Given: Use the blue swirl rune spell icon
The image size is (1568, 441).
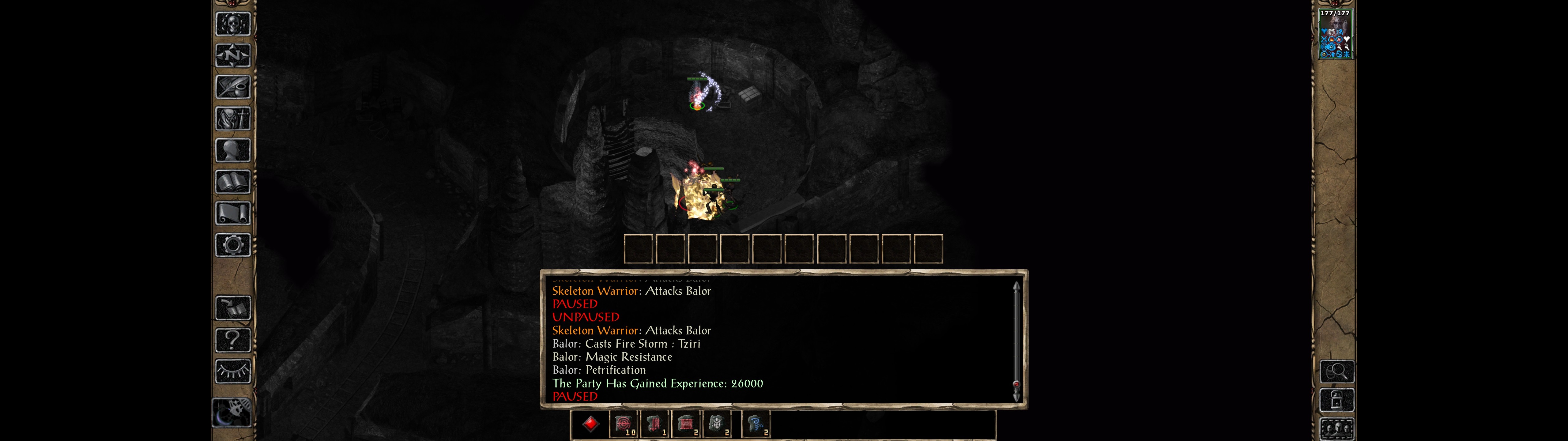Looking at the screenshot, I should [x=756, y=424].
